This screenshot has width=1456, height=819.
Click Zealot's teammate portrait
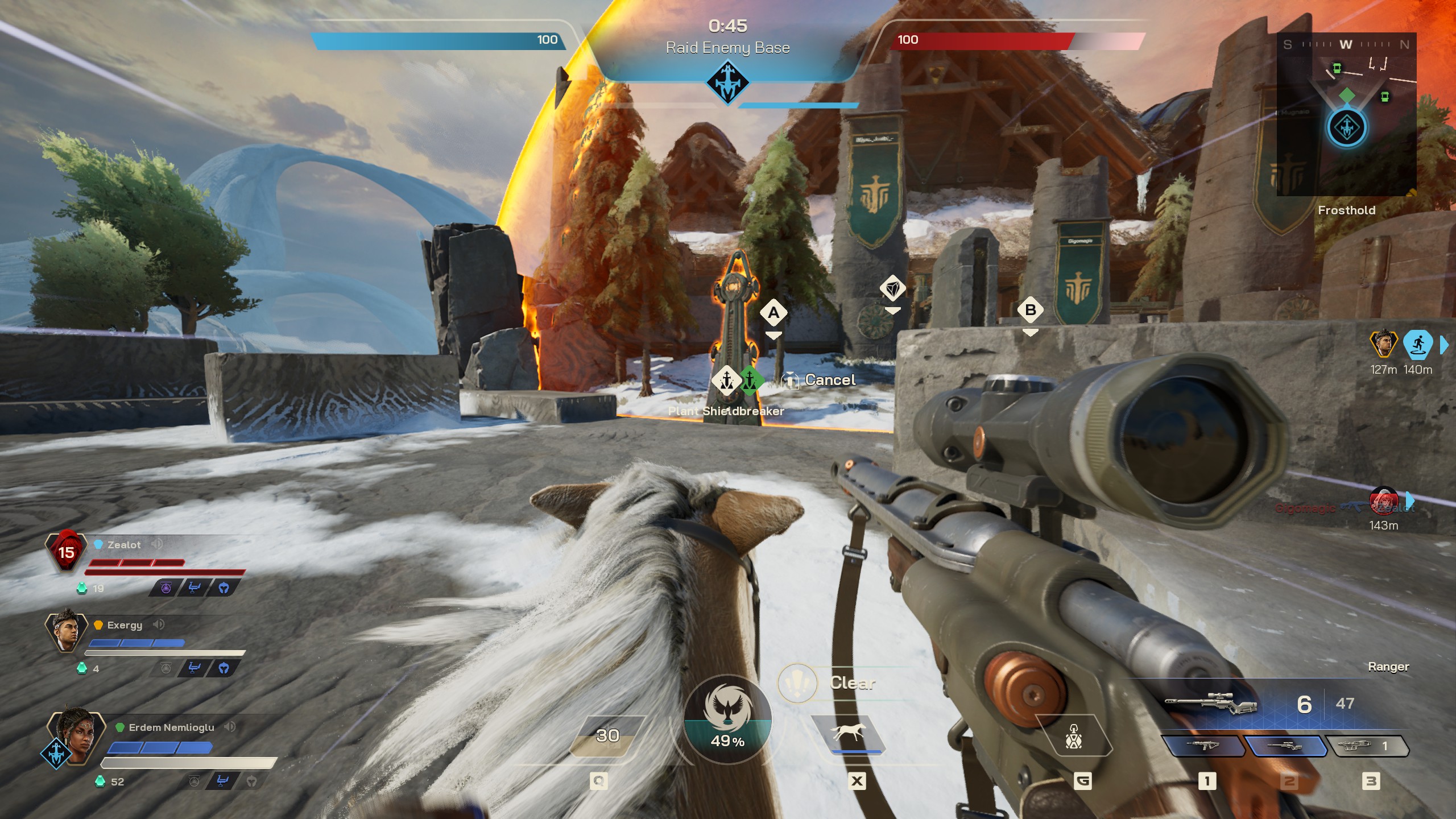pos(66,551)
